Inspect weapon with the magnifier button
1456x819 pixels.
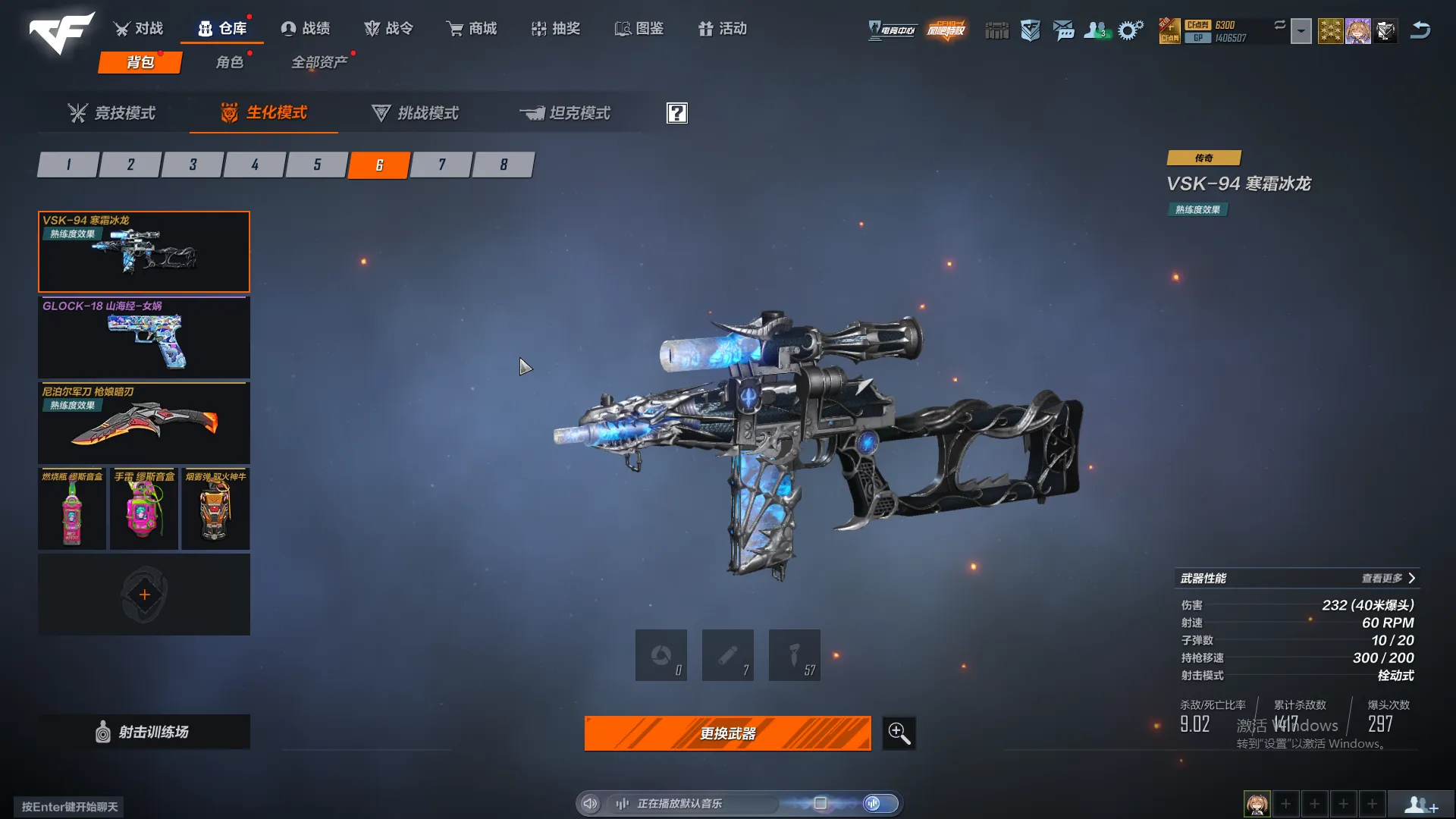coord(899,733)
